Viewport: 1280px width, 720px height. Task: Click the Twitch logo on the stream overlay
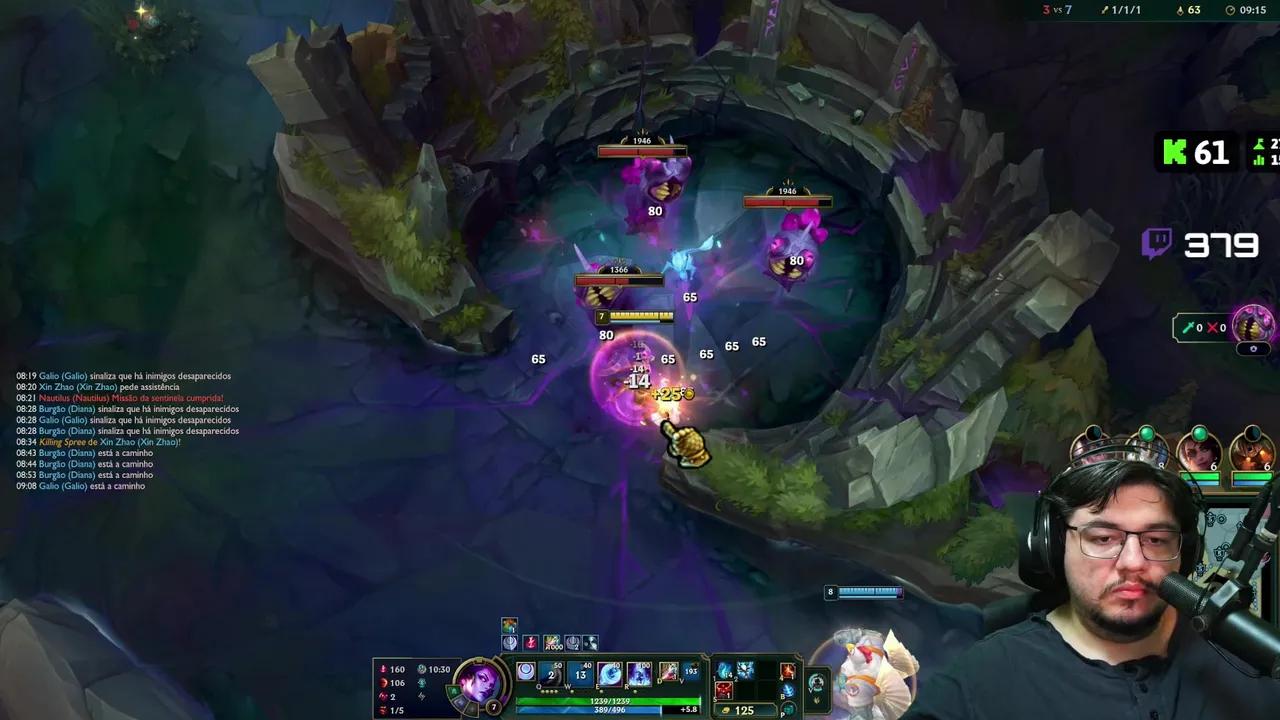[1157, 243]
